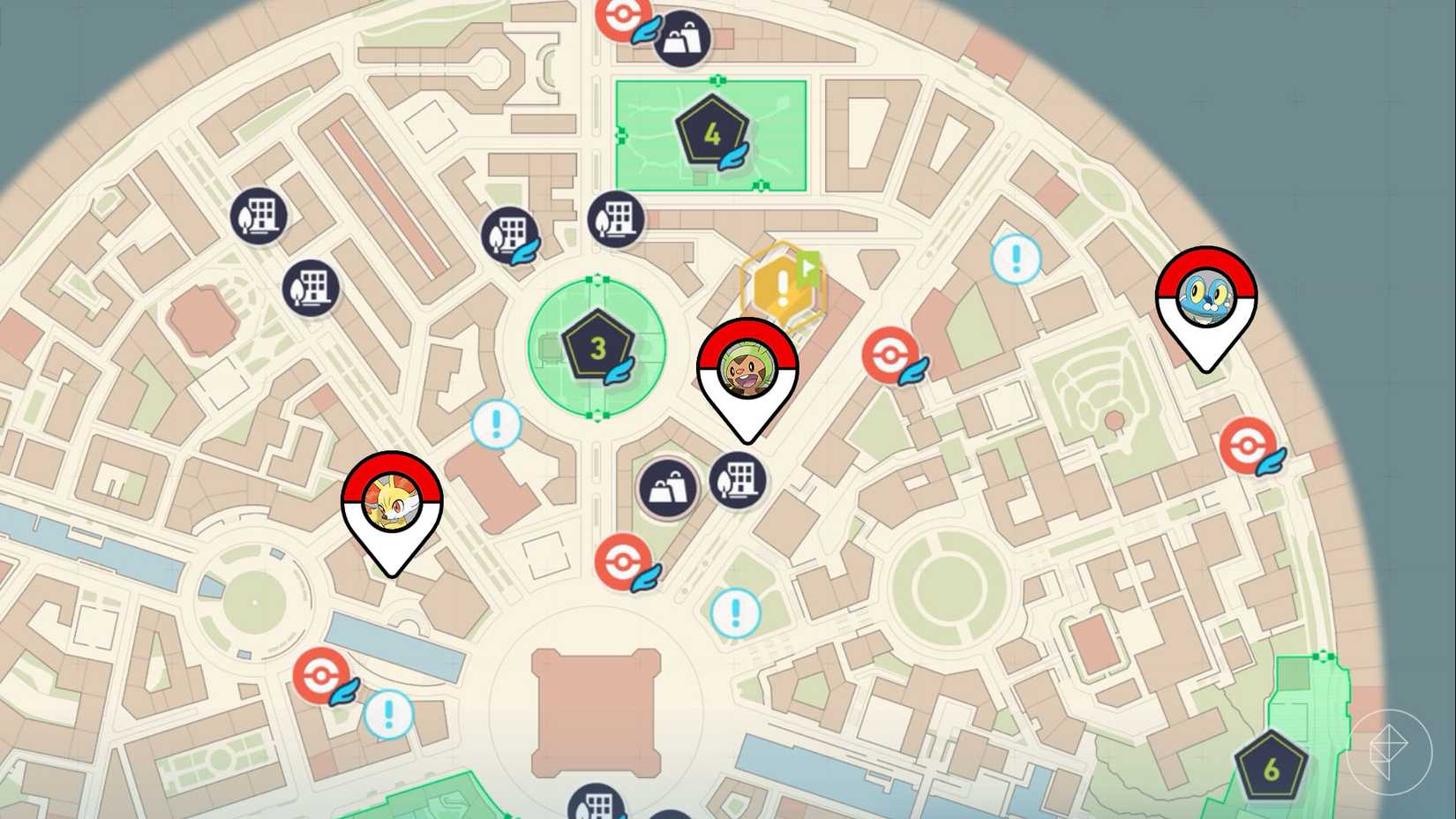
Task: Select the red Poké Ball marker below Chespin pin
Action: 623,560
